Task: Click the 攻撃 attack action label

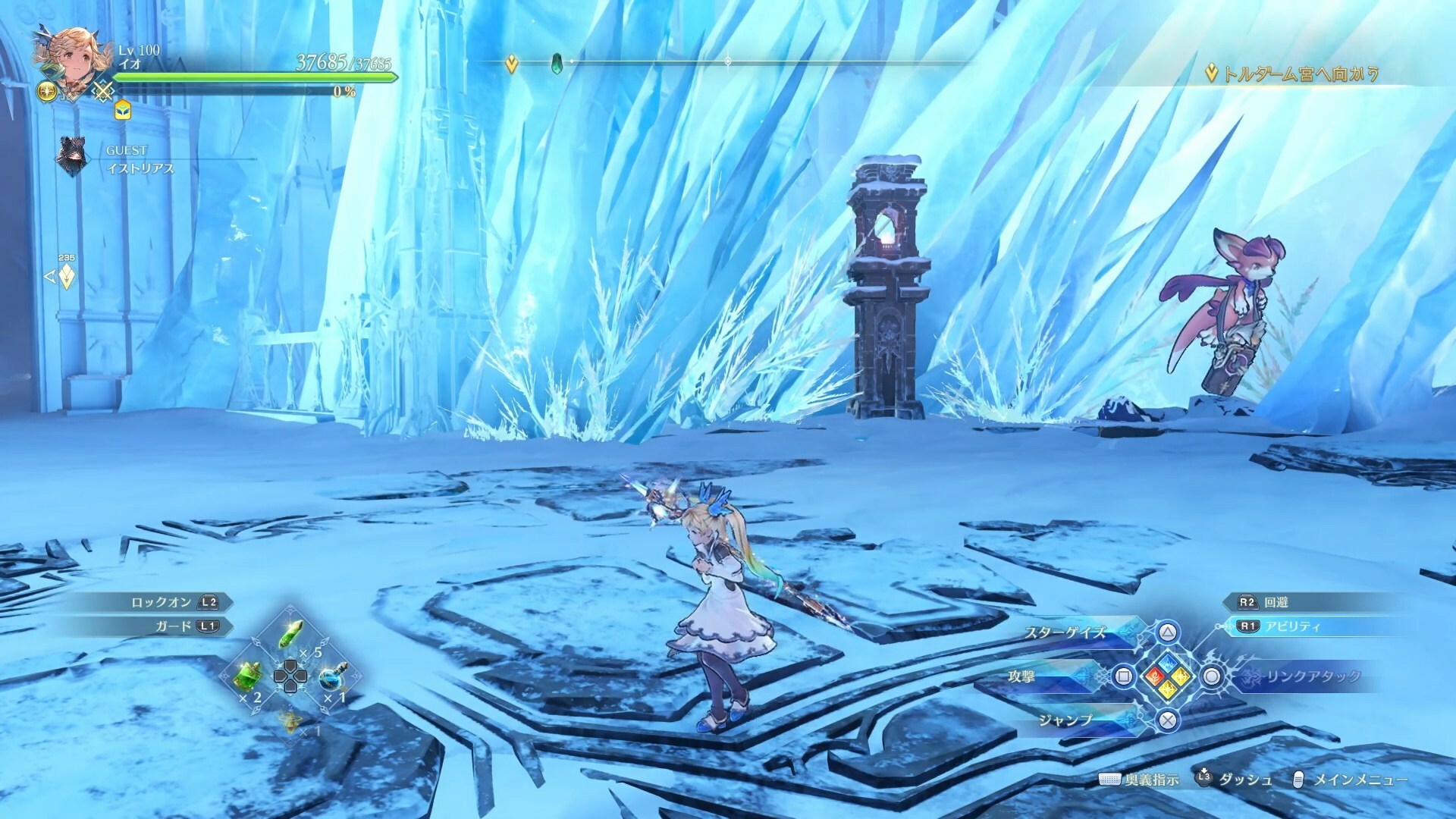Action: point(1021,676)
